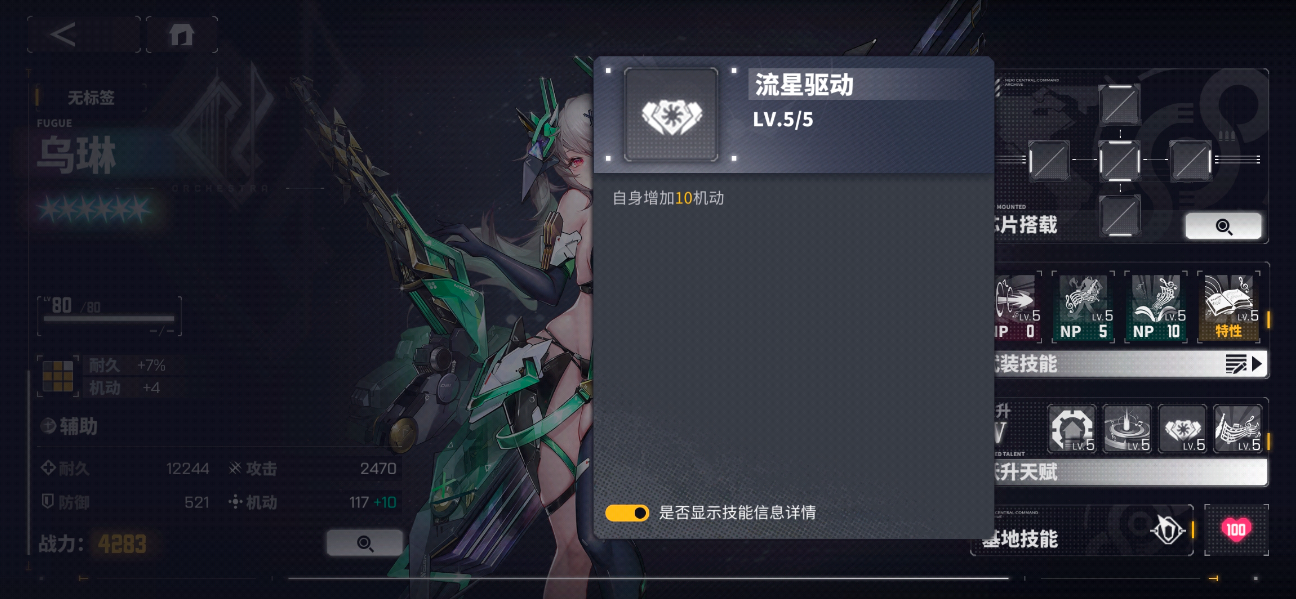
Task: Select the NP 5 skill icon
Action: coord(1084,308)
